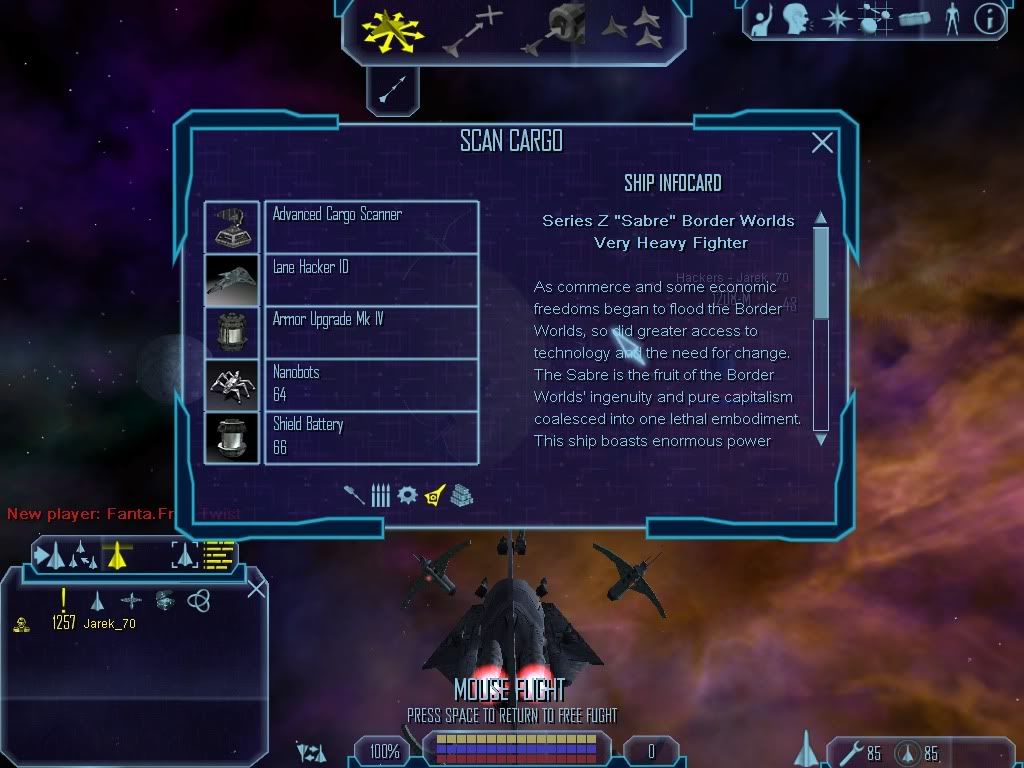The width and height of the screenshot is (1024, 768).
Task: Use nanobots wrench repair icon
Action: [853, 752]
